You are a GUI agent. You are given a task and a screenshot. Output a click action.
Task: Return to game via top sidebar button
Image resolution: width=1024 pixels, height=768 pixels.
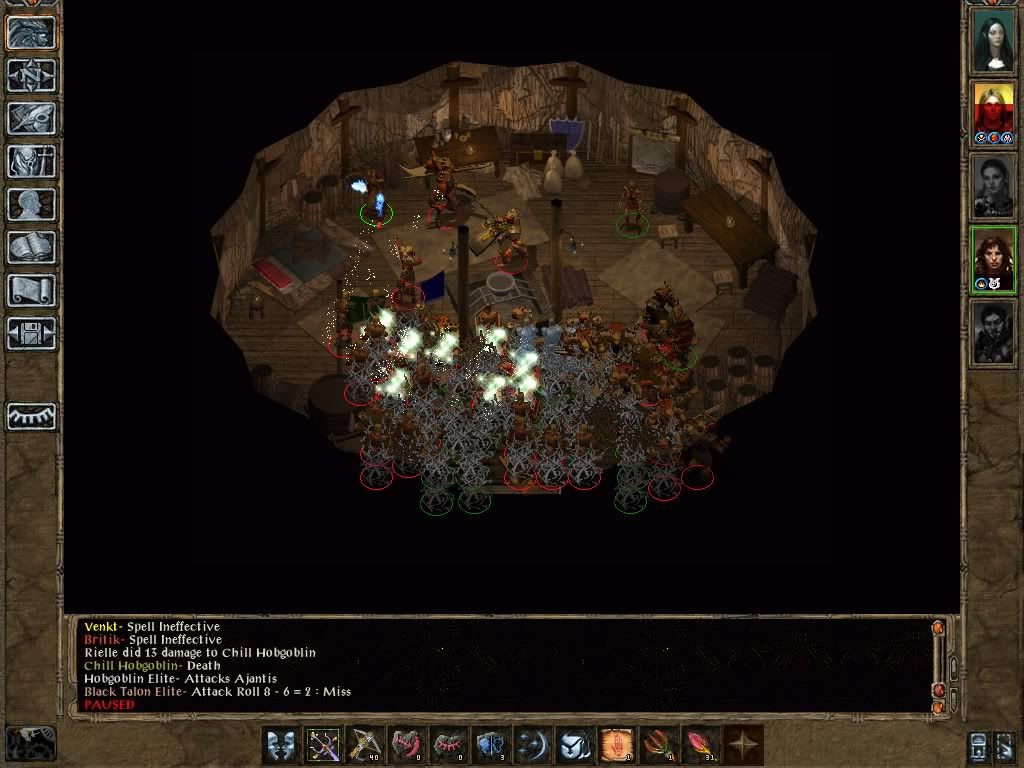(x=31, y=32)
